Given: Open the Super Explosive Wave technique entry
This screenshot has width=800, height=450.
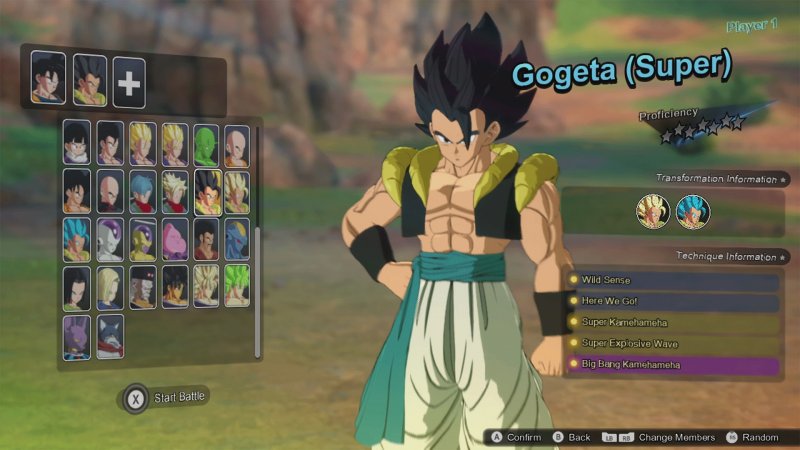Looking at the screenshot, I should tap(672, 343).
